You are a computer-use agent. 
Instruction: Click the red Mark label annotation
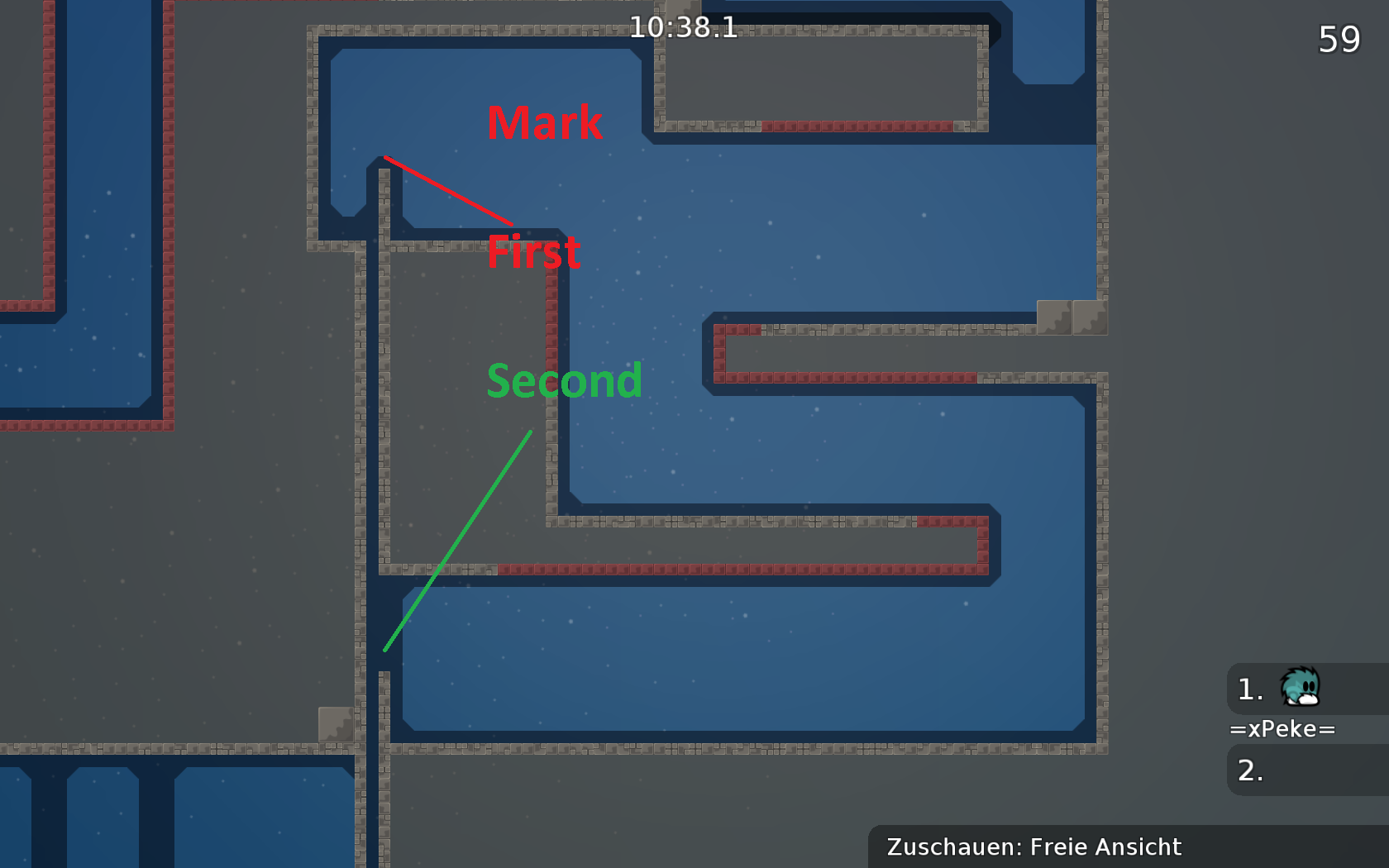(544, 122)
